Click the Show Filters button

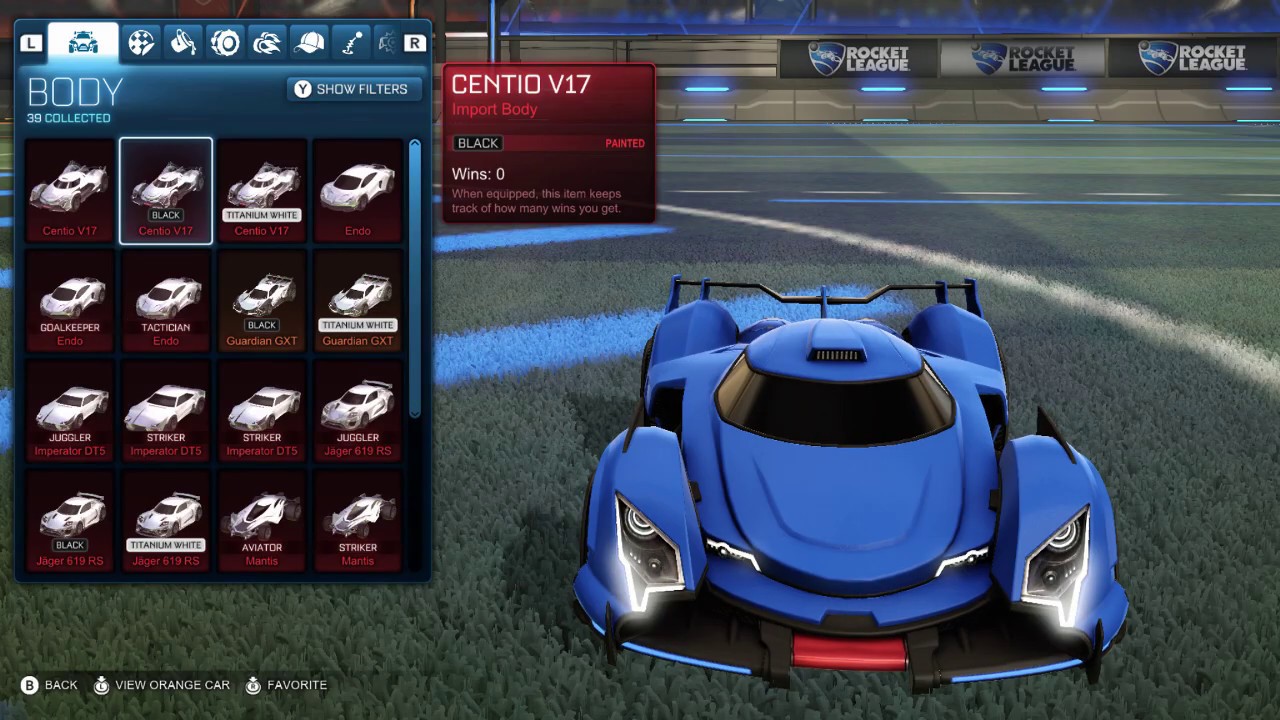click(x=354, y=89)
